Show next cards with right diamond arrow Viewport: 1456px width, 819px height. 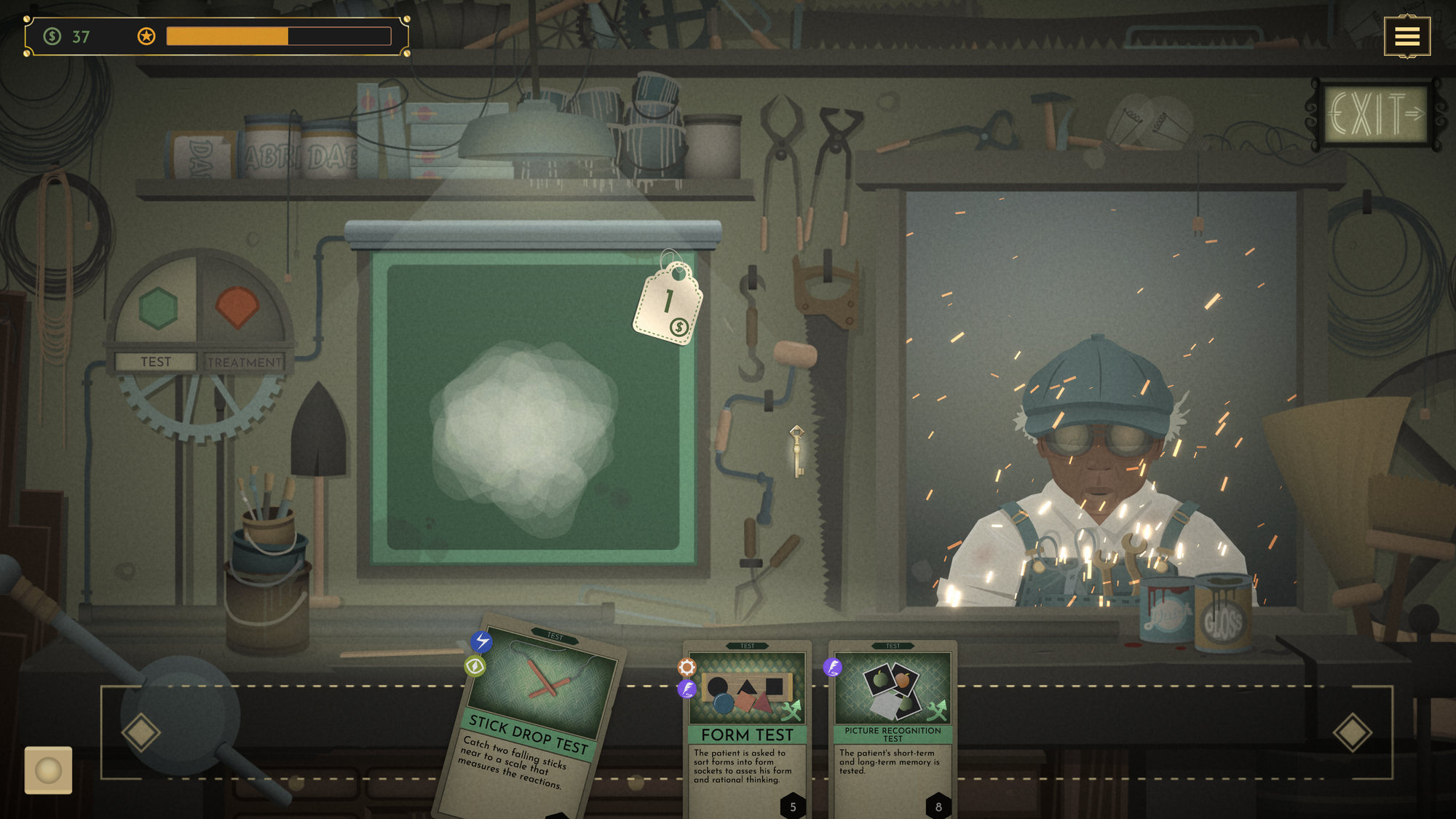[x=1352, y=732]
